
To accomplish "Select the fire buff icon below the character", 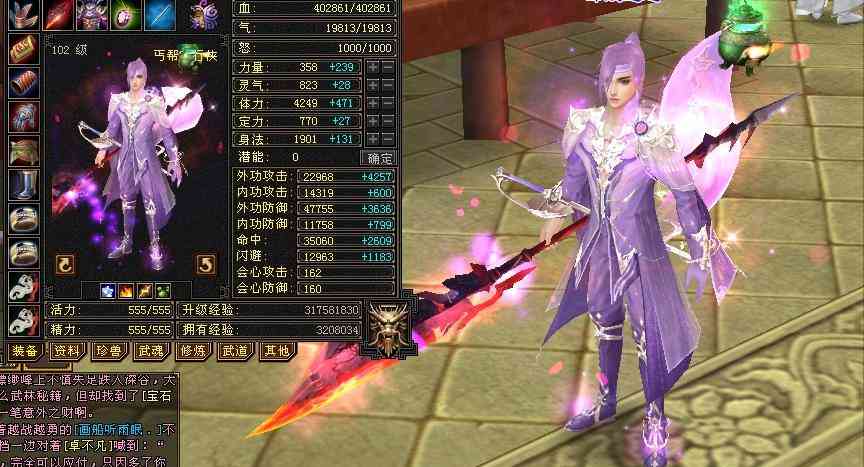I will [128, 291].
